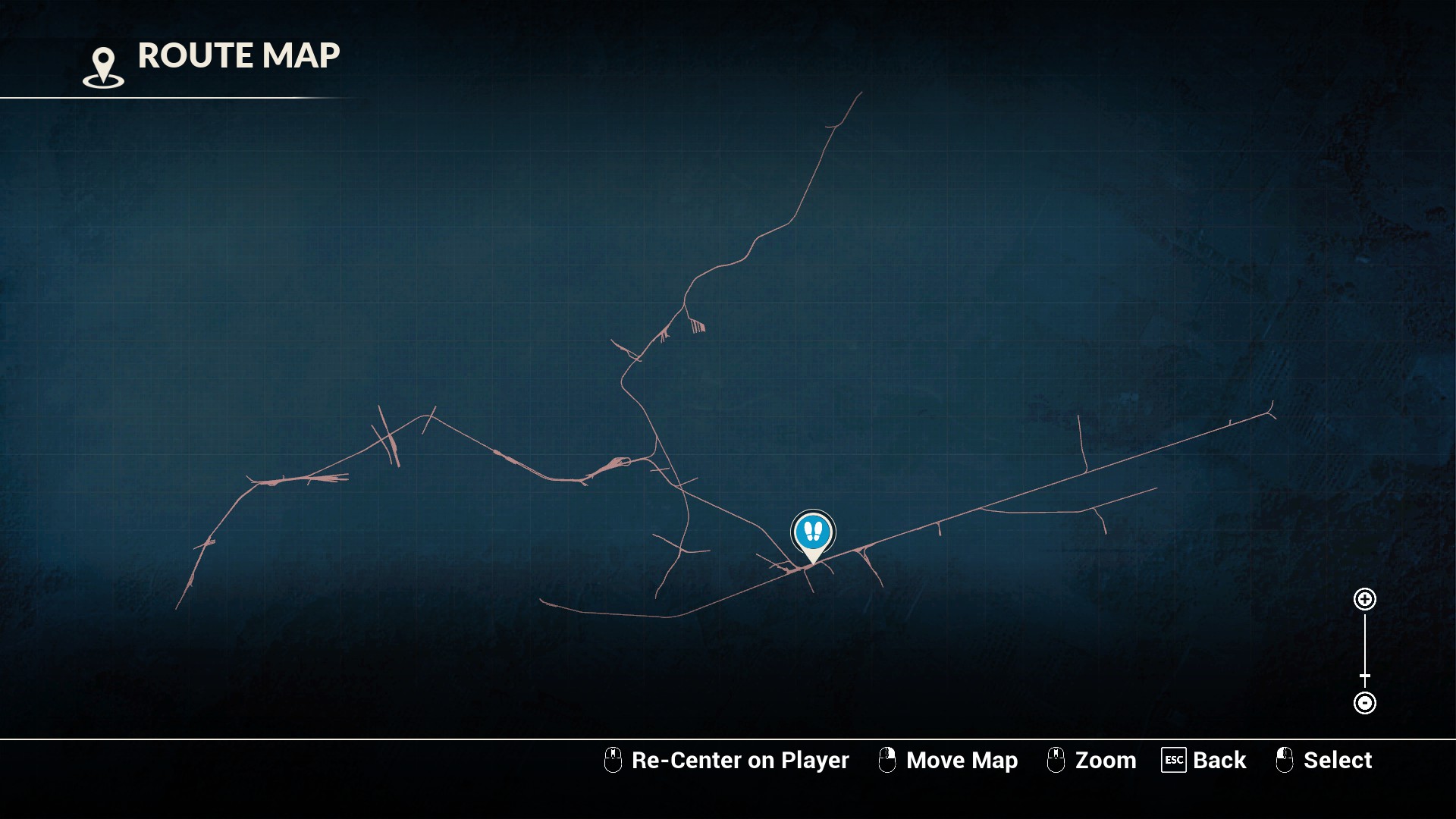
Task: Choose the Back option
Action: 1203,760
